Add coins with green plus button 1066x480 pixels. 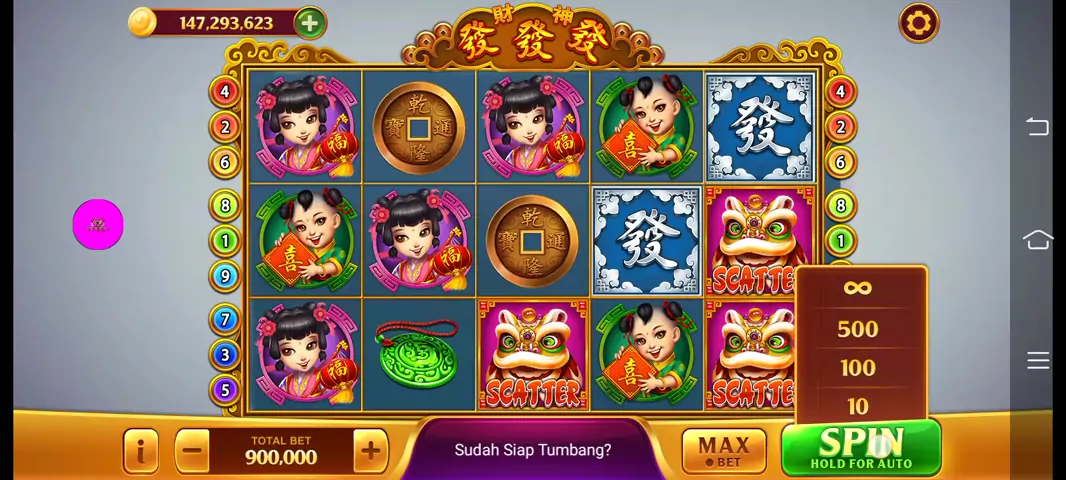(x=310, y=23)
